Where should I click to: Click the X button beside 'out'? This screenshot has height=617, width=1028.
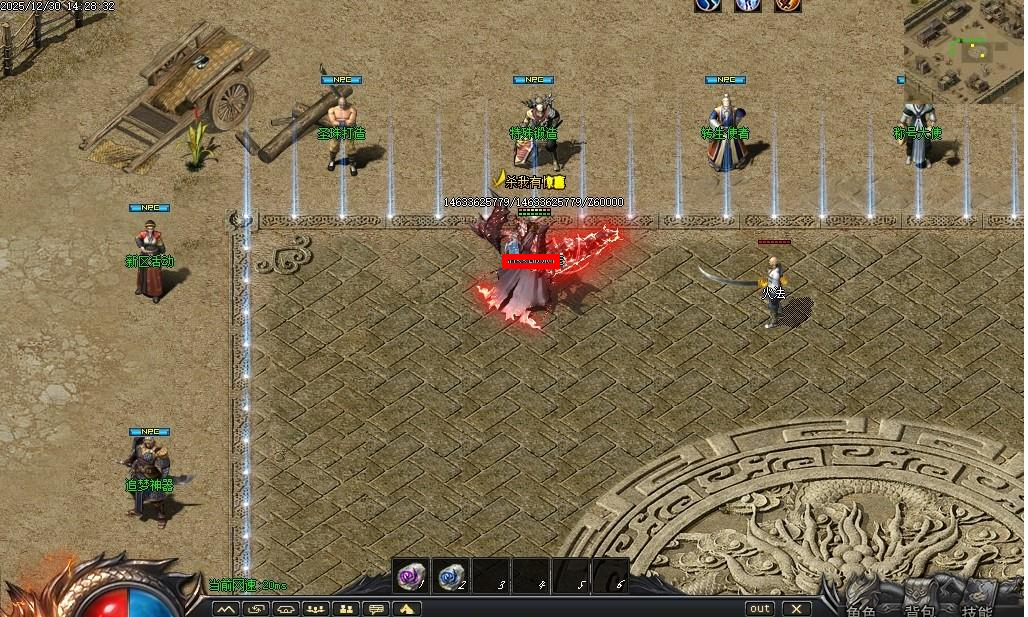pos(796,608)
